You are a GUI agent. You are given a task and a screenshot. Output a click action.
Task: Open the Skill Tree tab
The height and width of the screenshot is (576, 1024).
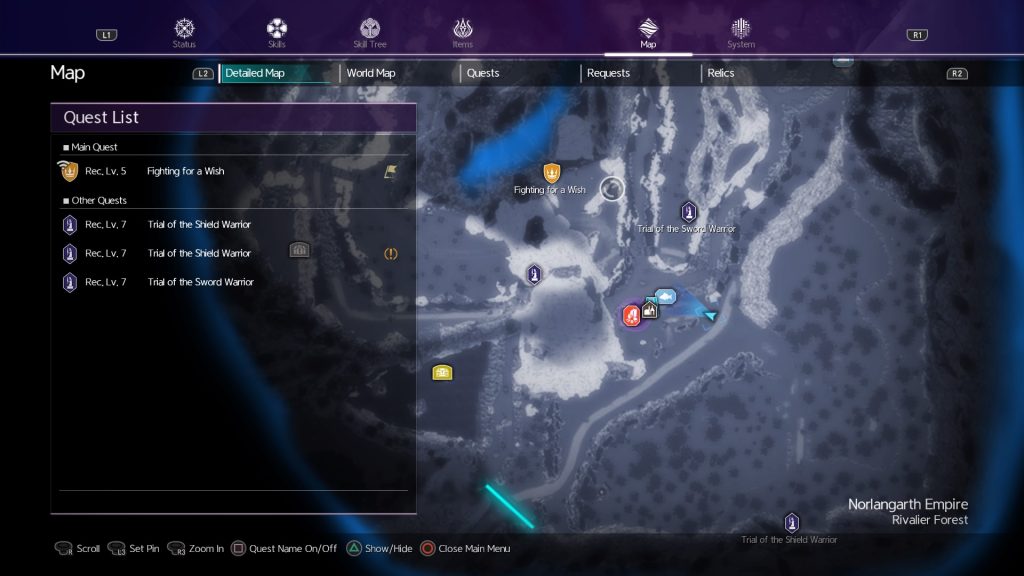tap(370, 32)
